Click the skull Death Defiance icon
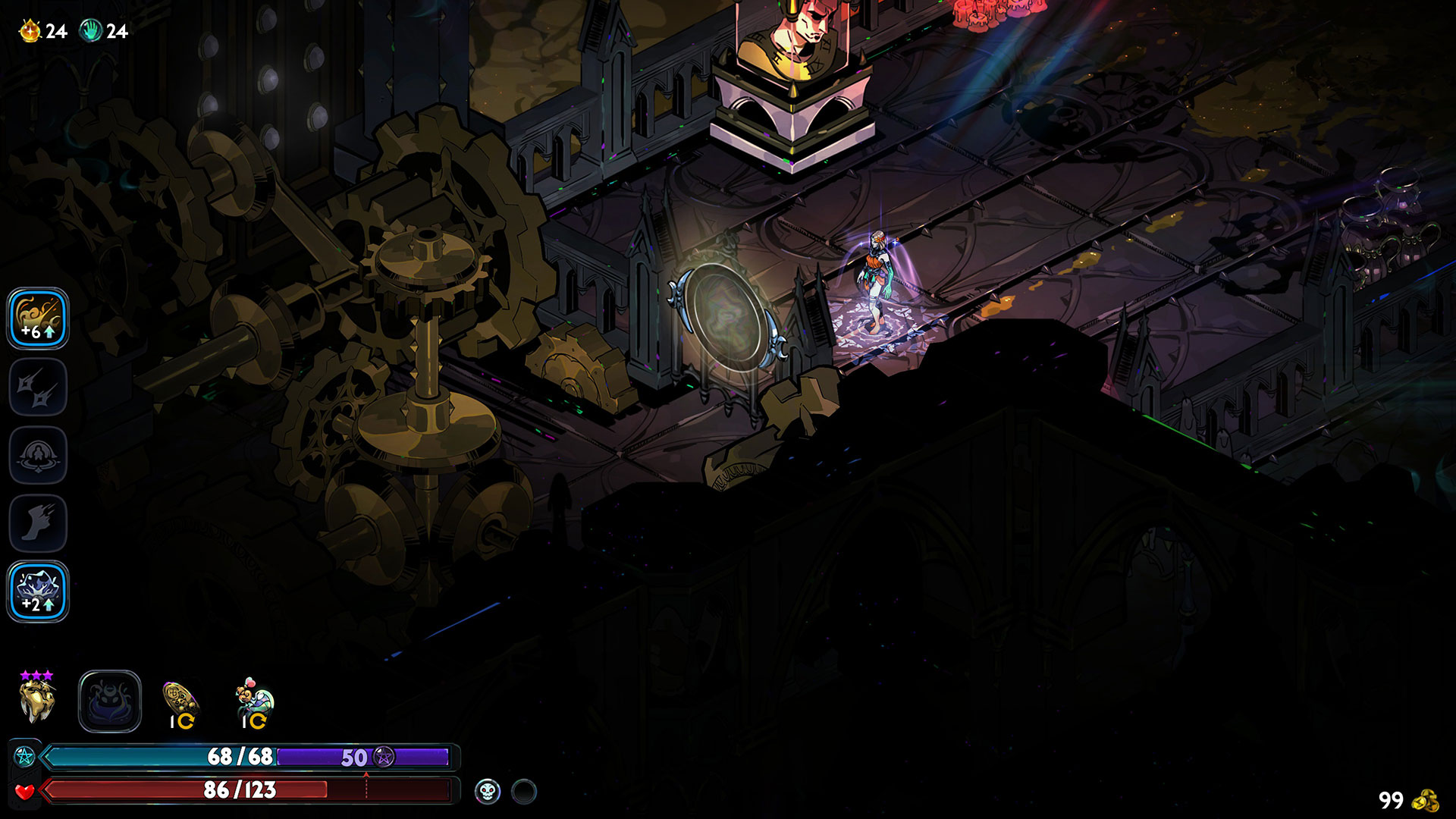 [x=488, y=792]
